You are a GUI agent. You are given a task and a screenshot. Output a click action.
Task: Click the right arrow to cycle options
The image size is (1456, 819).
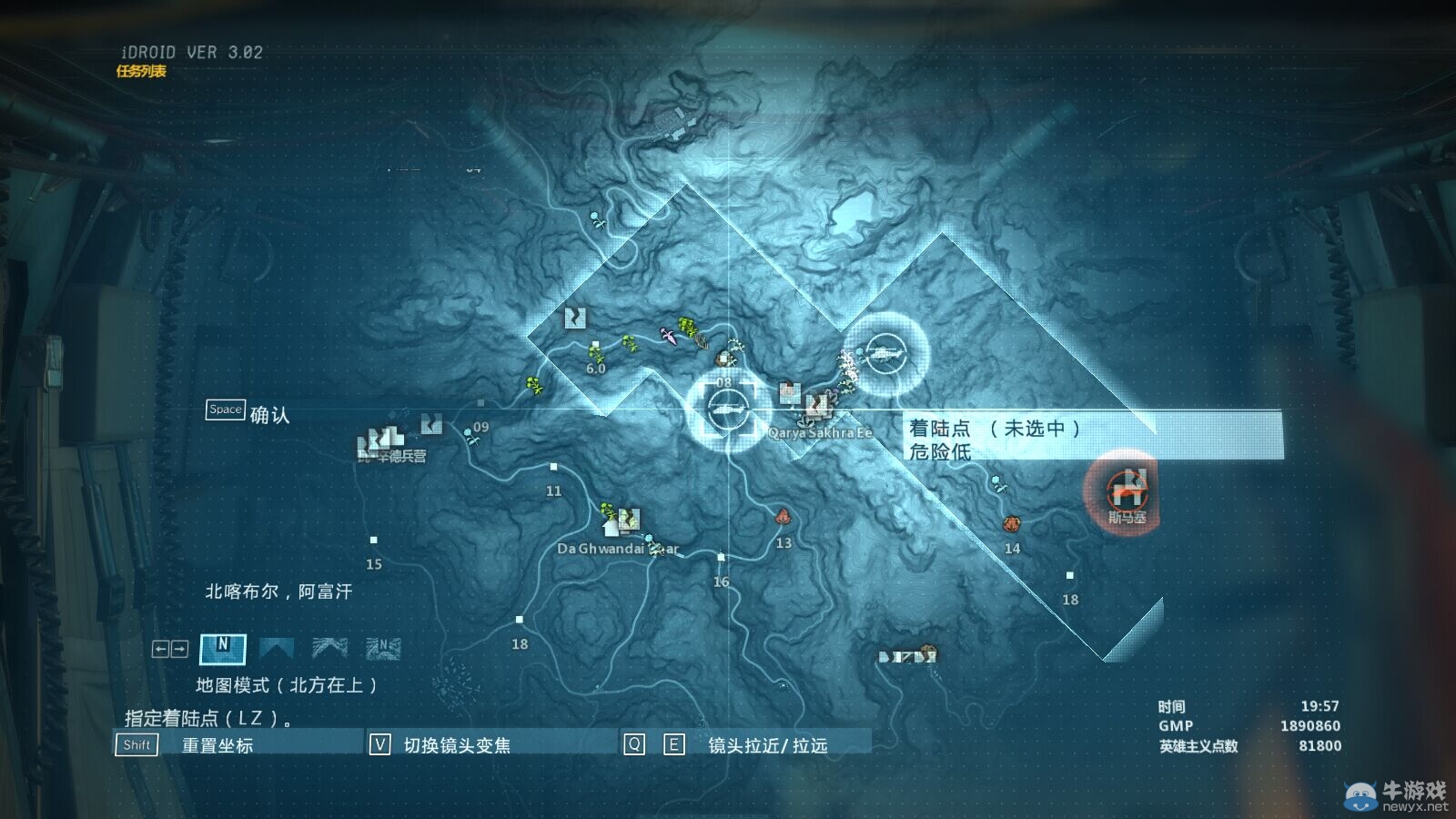click(179, 648)
